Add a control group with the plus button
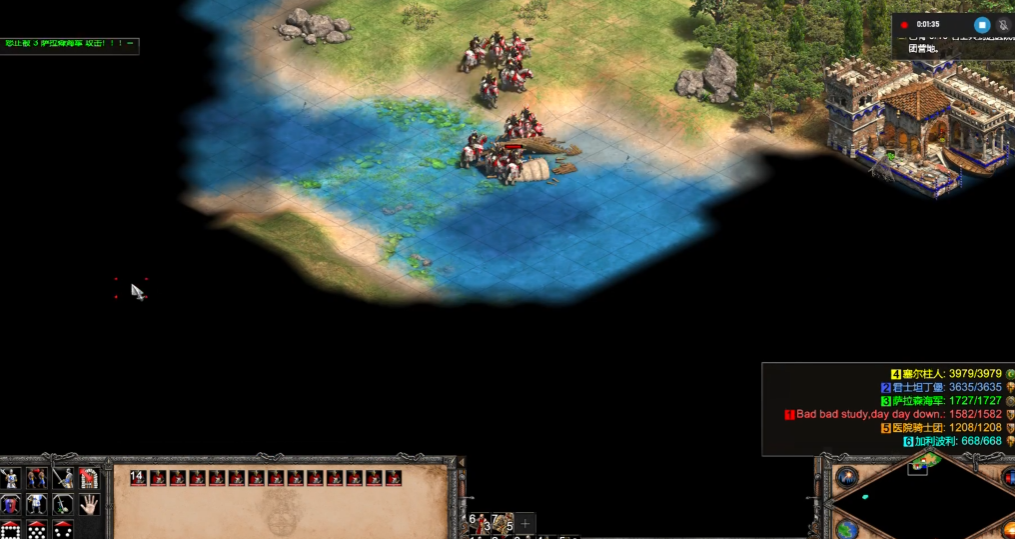Screen dimensions: 1015x539 pos(526,523)
